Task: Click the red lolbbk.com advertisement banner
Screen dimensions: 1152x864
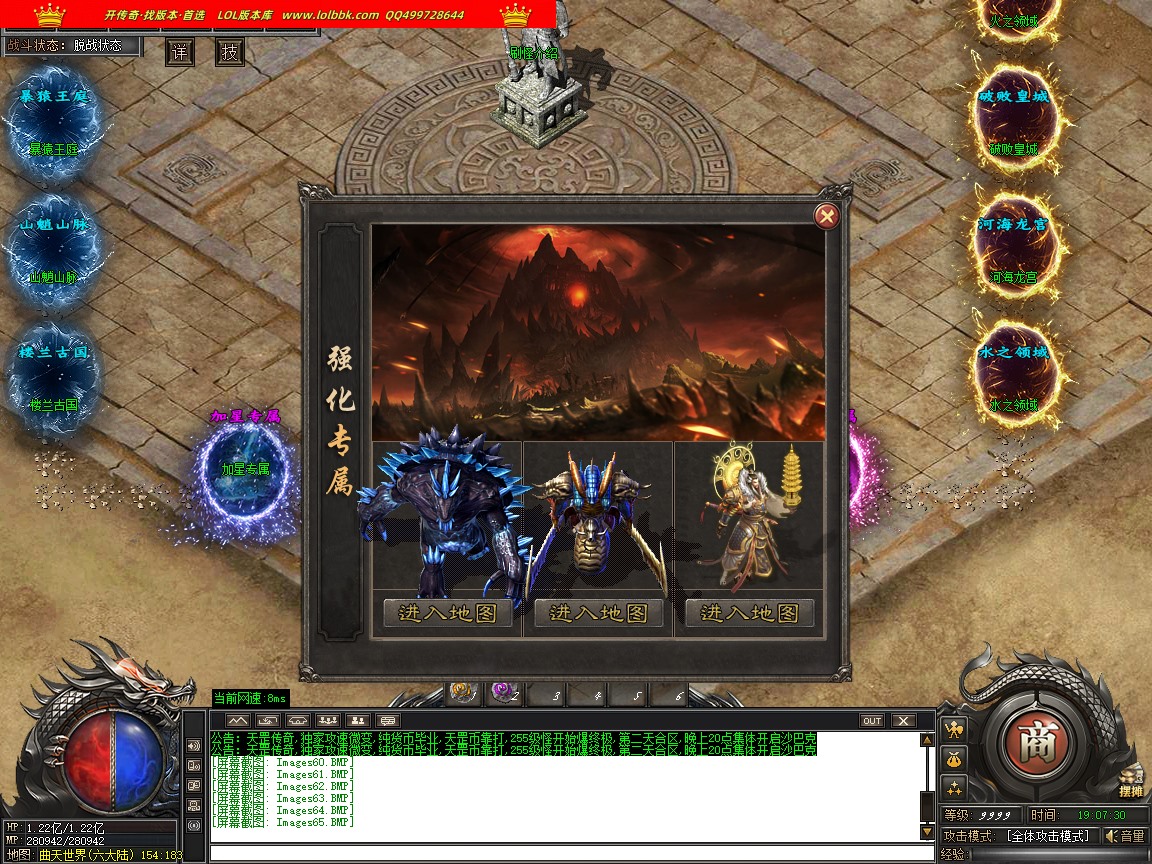Action: [x=280, y=15]
